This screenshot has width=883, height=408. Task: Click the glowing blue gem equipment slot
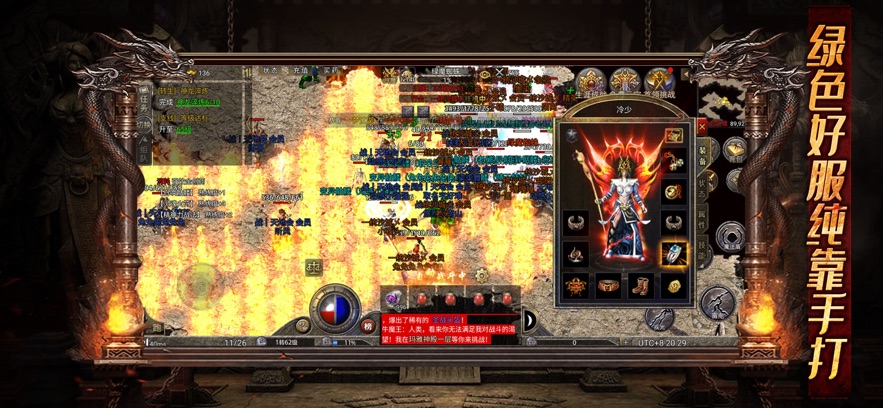[674, 254]
